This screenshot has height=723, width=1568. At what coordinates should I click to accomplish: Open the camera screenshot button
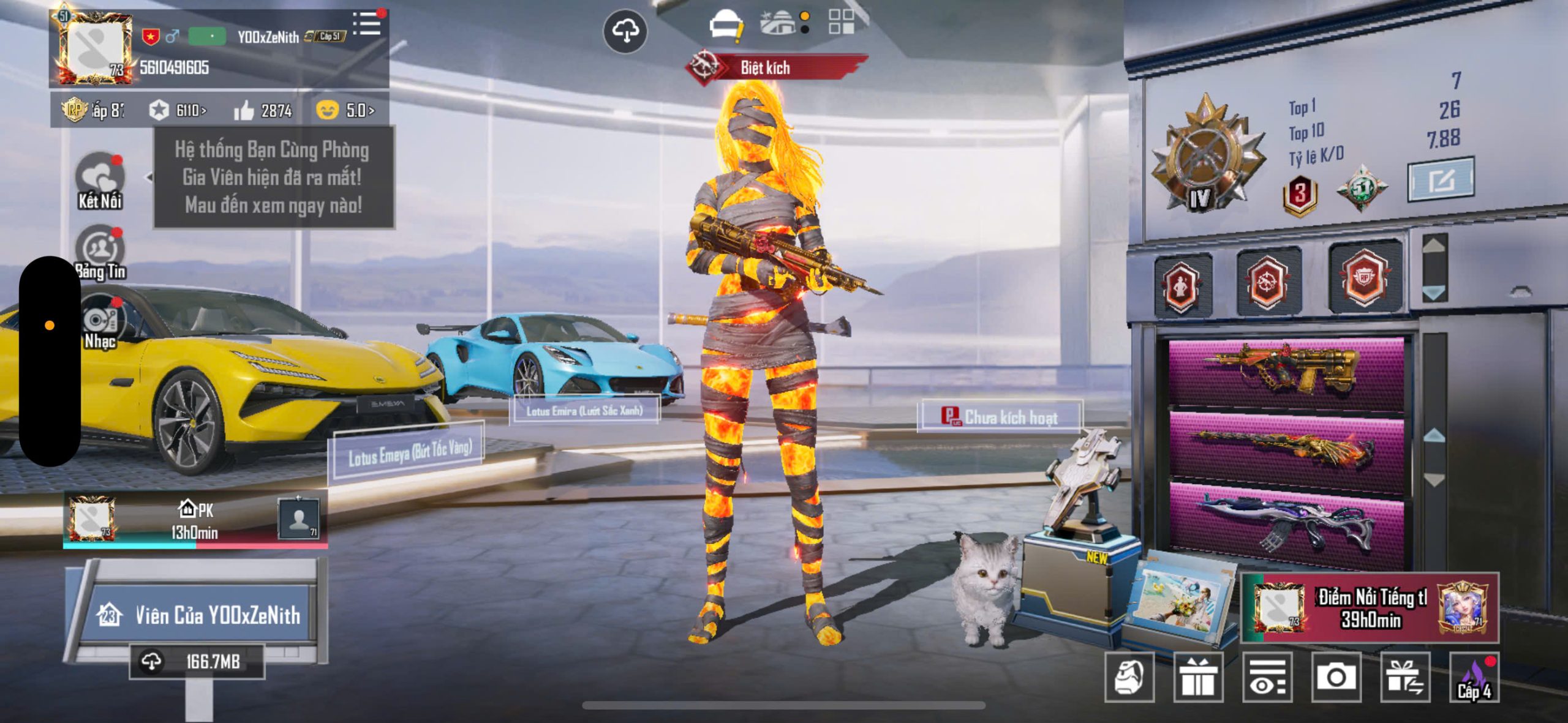[x=1336, y=677]
